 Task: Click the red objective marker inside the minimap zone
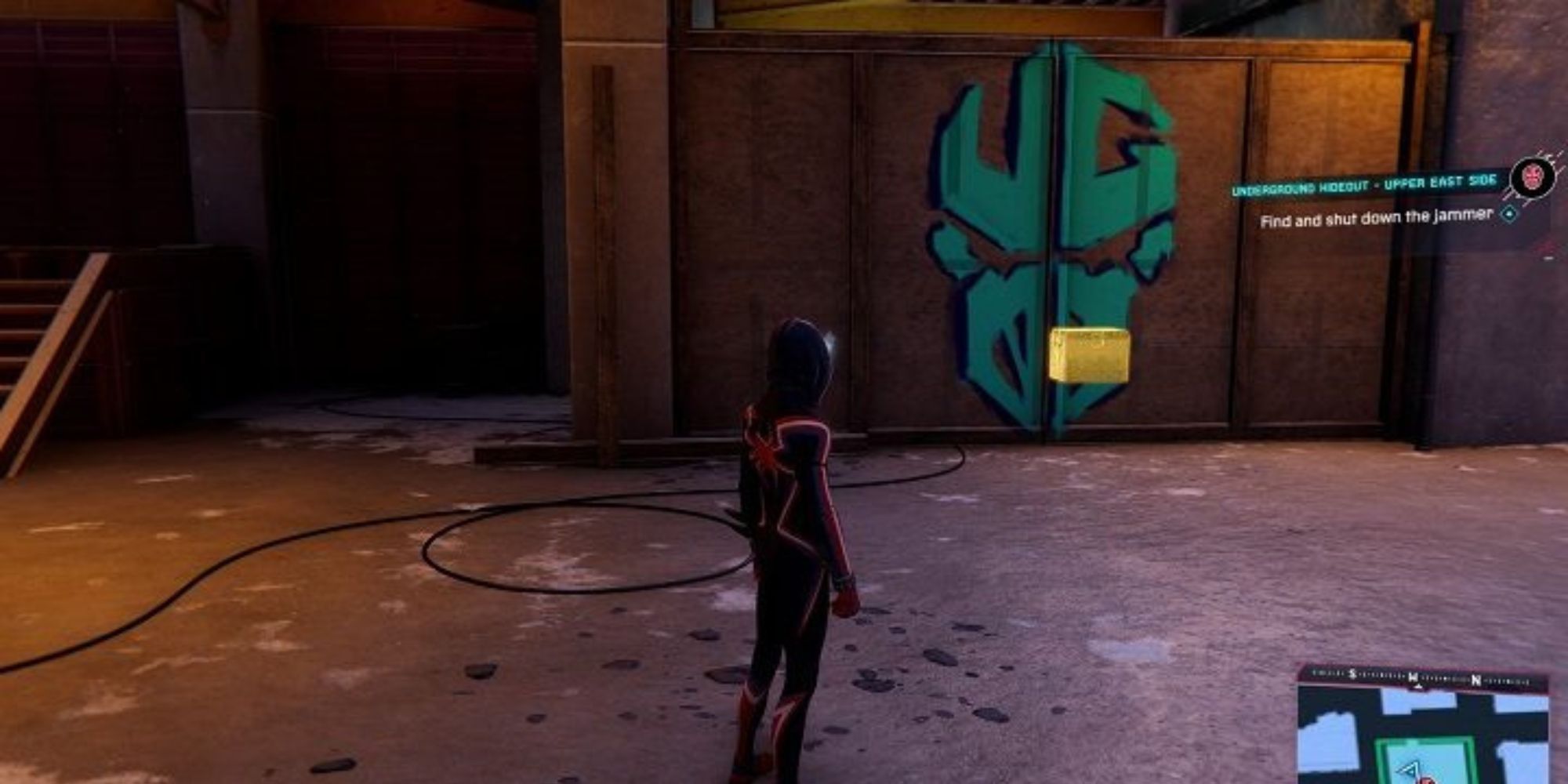[1427, 782]
